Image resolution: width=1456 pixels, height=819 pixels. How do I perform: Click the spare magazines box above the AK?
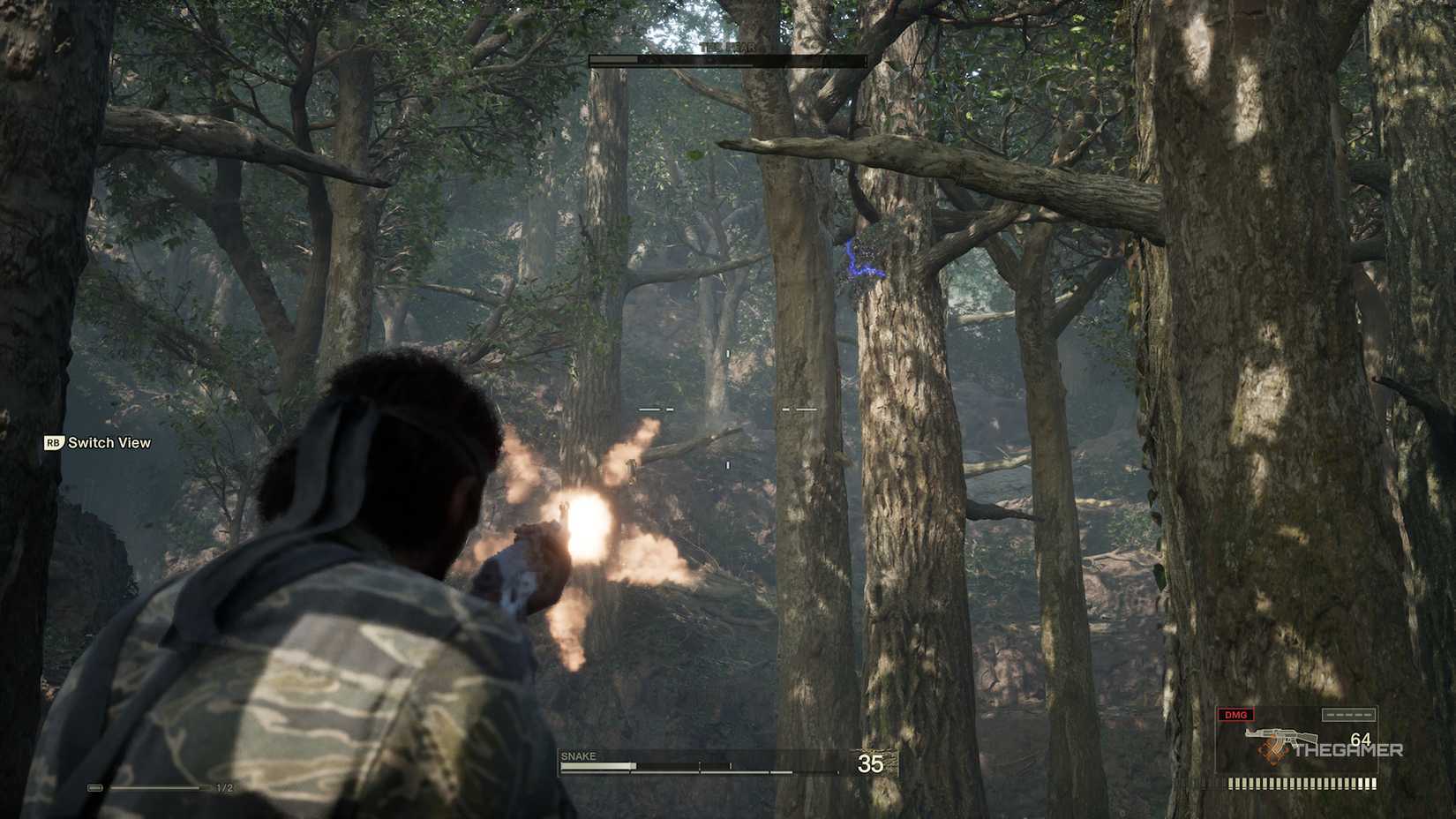tap(1347, 715)
